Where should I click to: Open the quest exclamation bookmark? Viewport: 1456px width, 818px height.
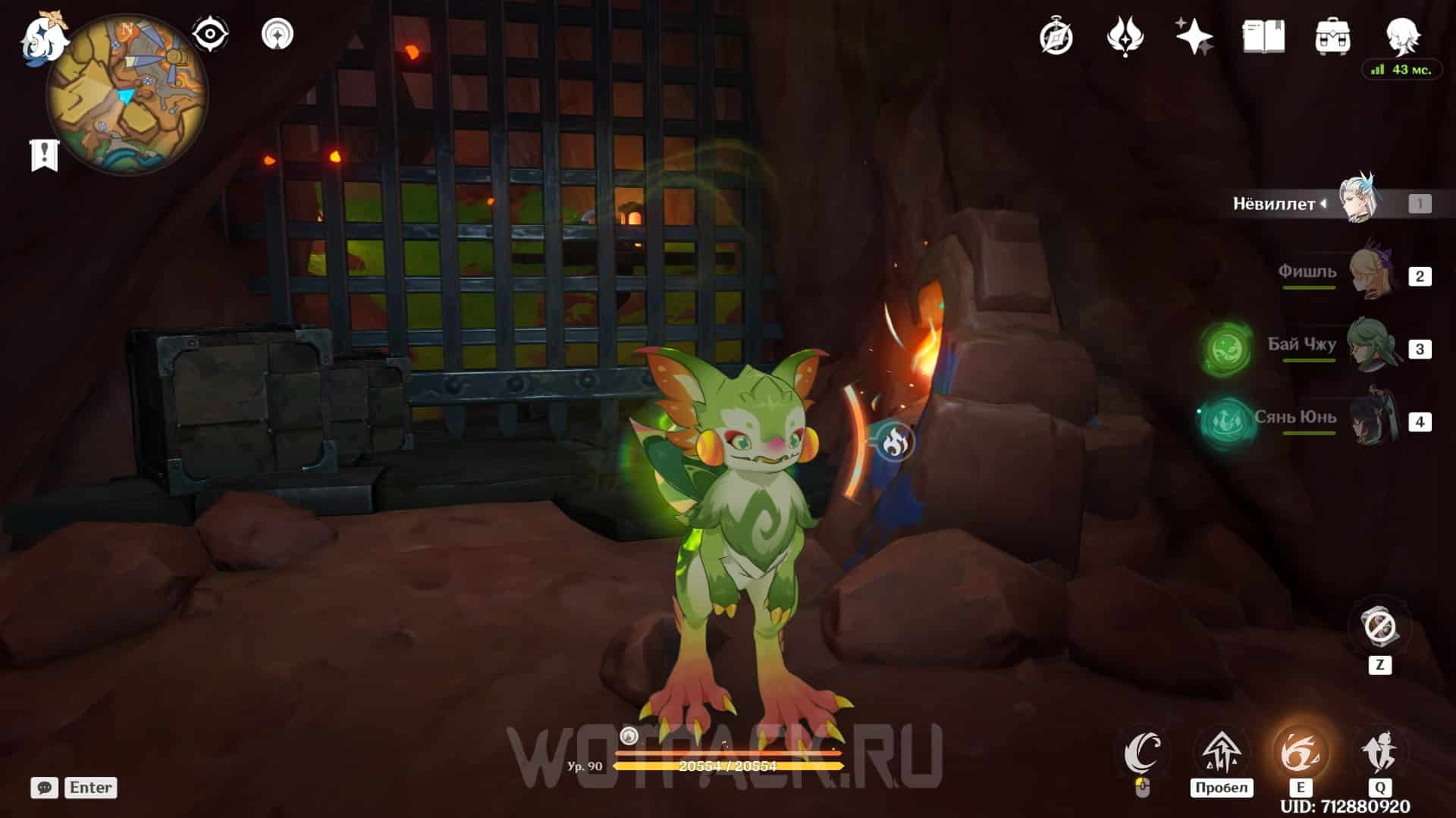(44, 155)
